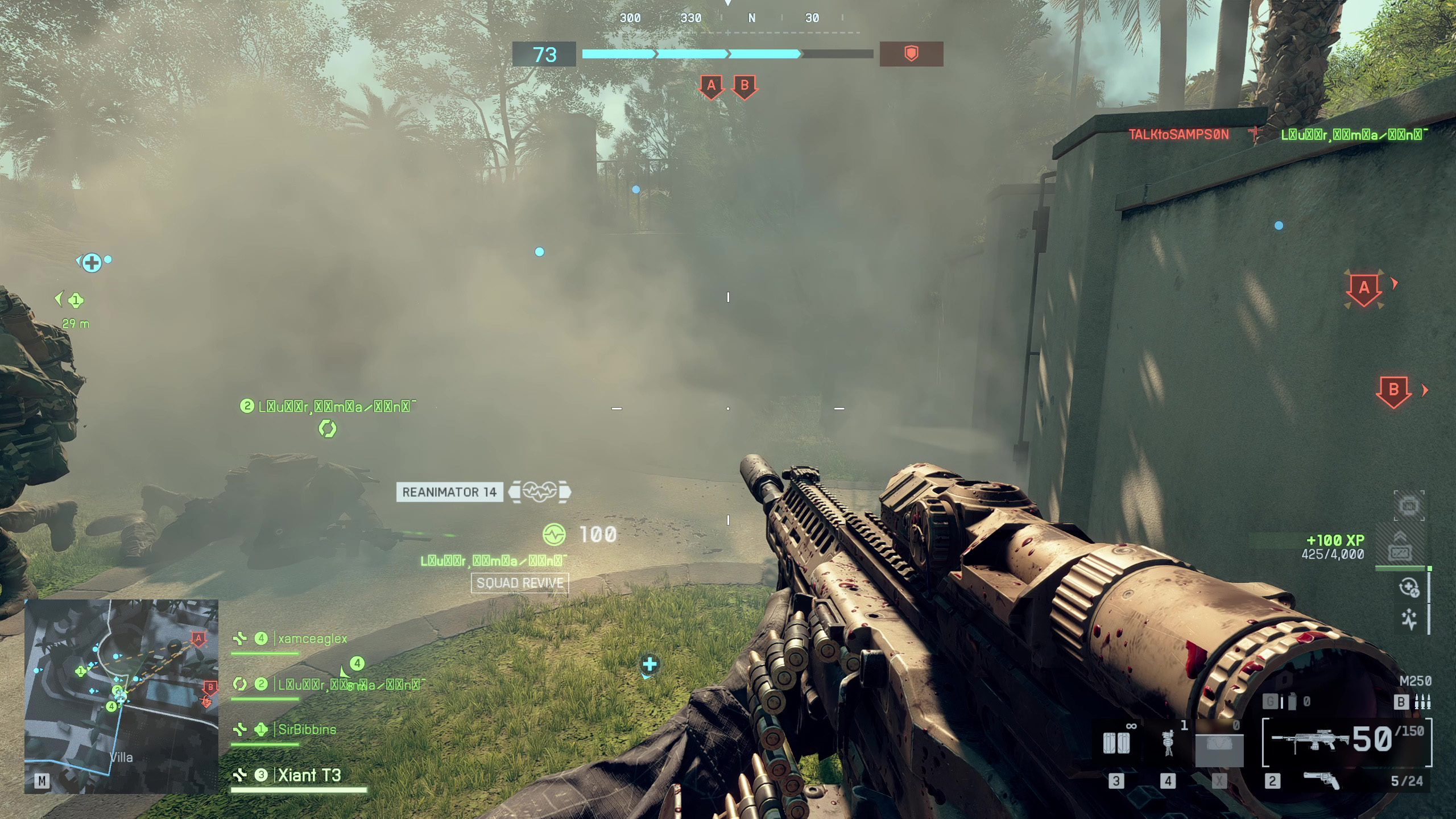Activate the circular medic revive trait icon
The height and width of the screenshot is (819, 1456).
(1409, 588)
